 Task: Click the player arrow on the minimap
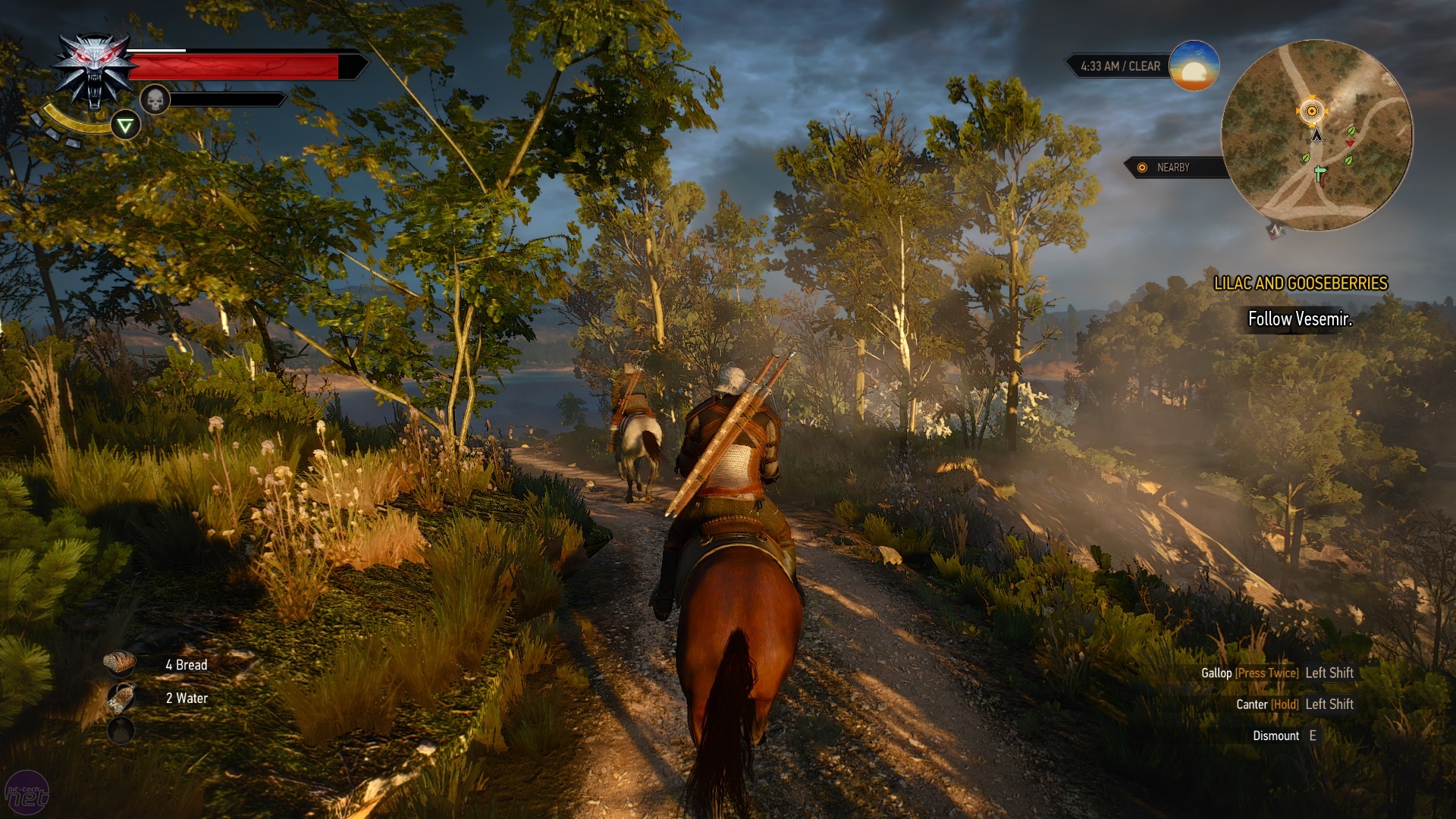point(1317,135)
